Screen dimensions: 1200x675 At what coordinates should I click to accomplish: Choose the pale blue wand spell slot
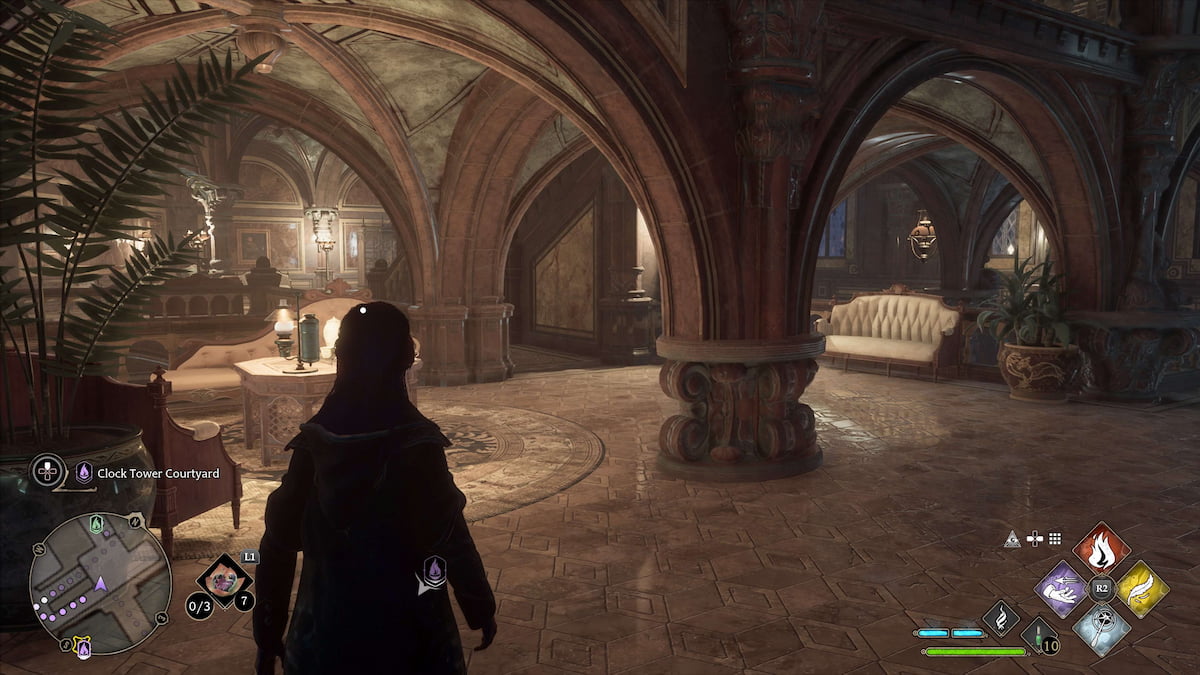pyautogui.click(x=1101, y=629)
